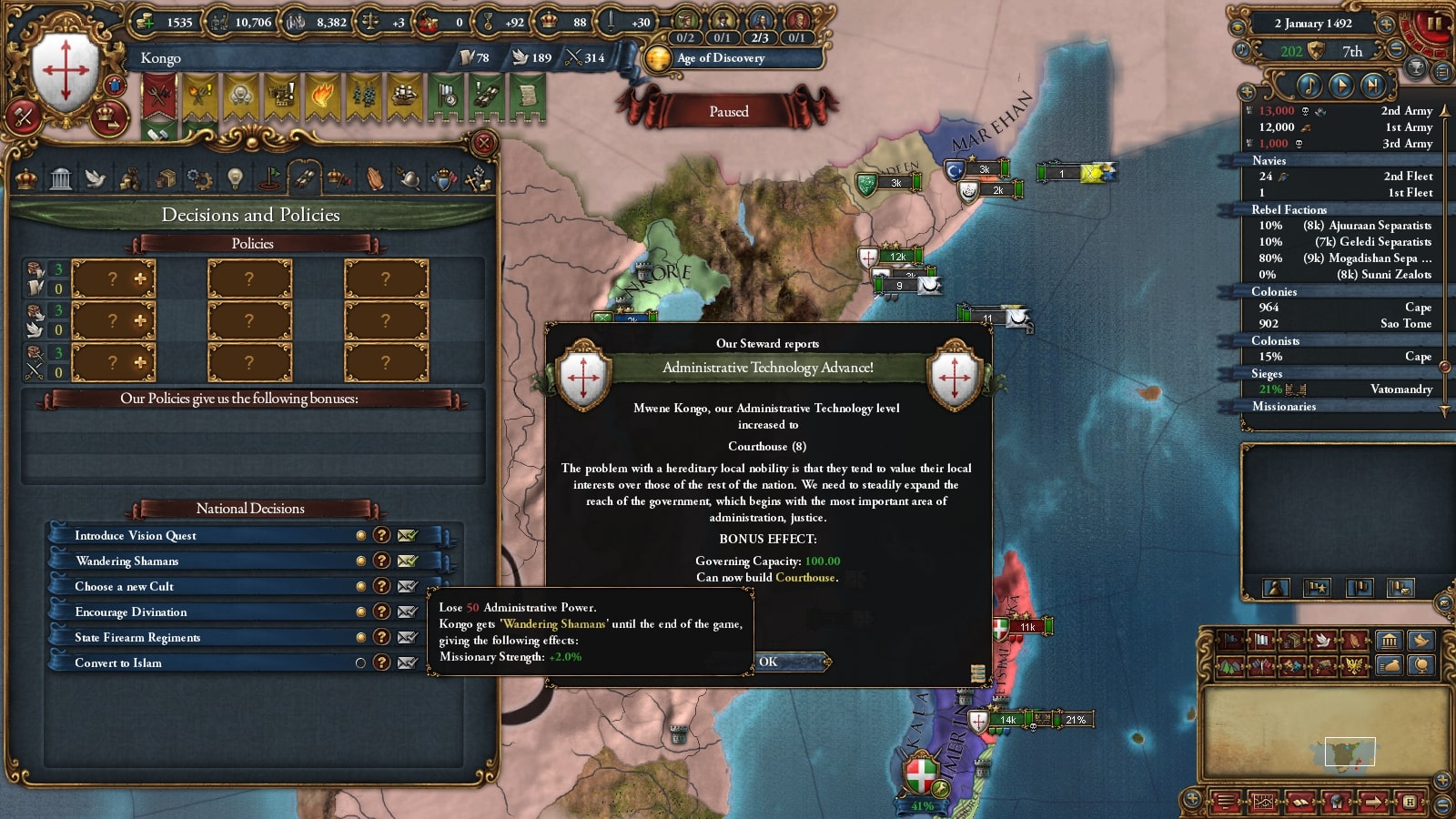Close the Decisions and Policies panel
This screenshot has height=819, width=1456.
point(484,143)
